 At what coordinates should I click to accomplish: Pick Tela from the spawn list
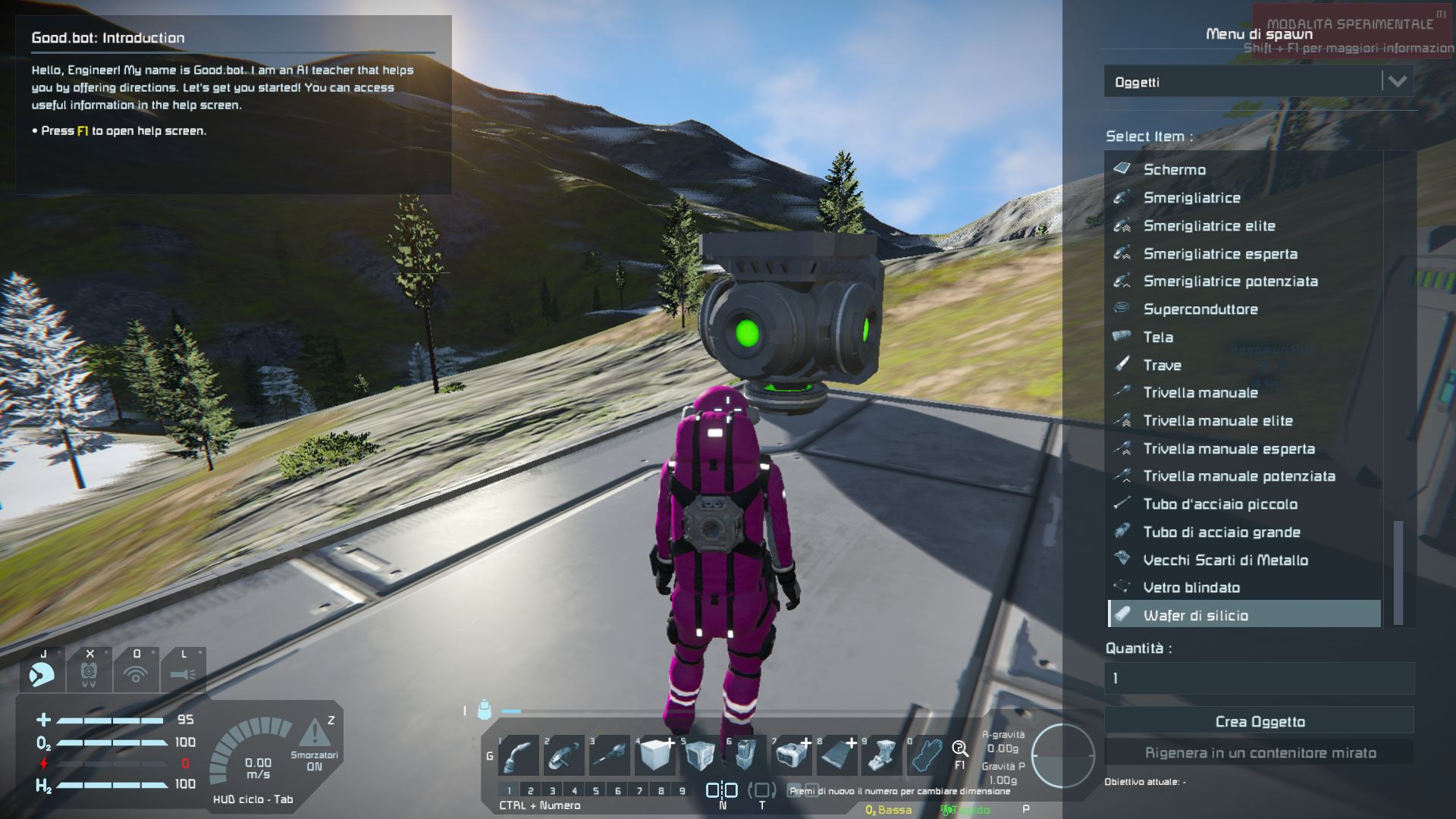[1158, 337]
